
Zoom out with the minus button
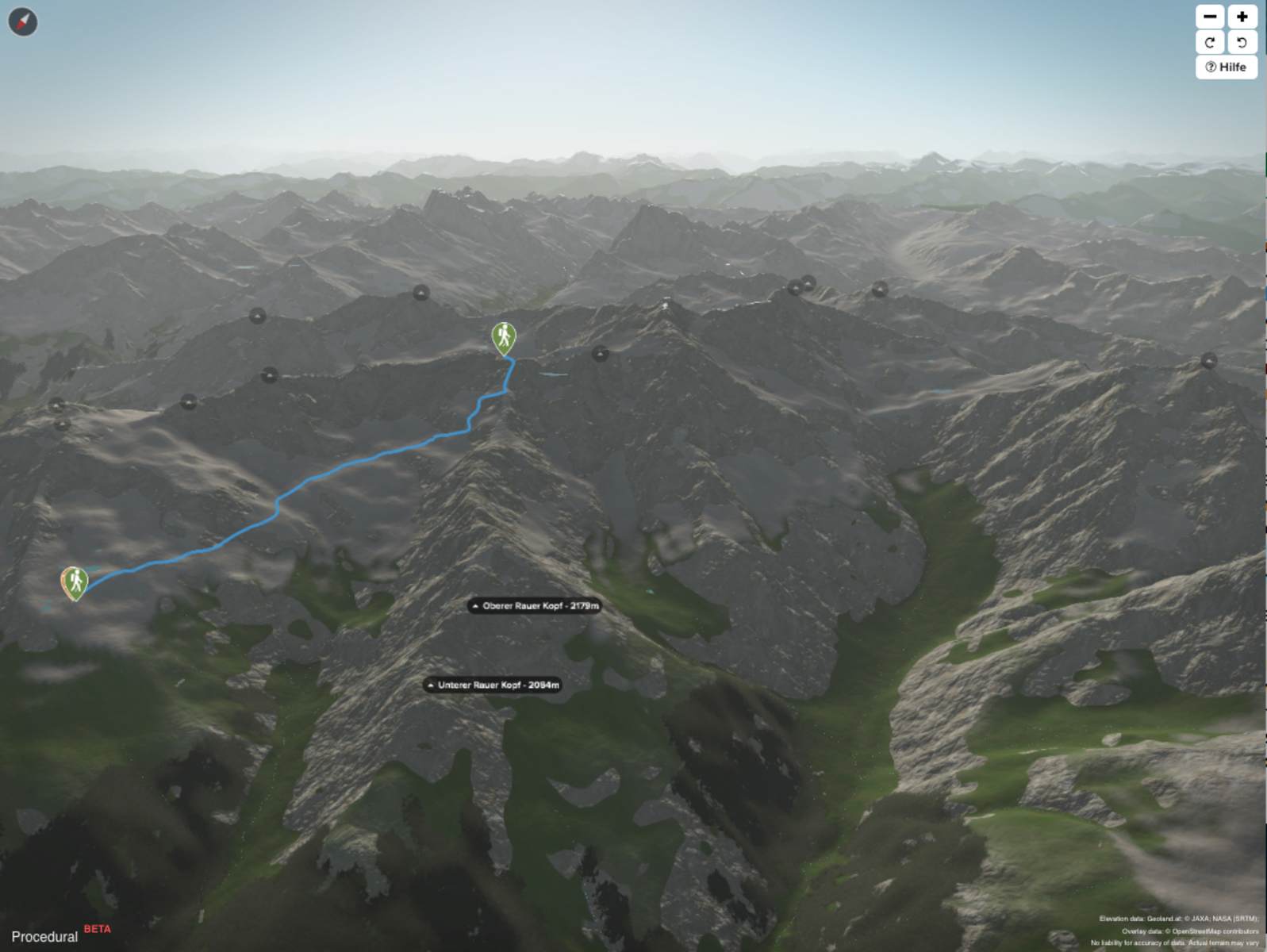pyautogui.click(x=1210, y=17)
